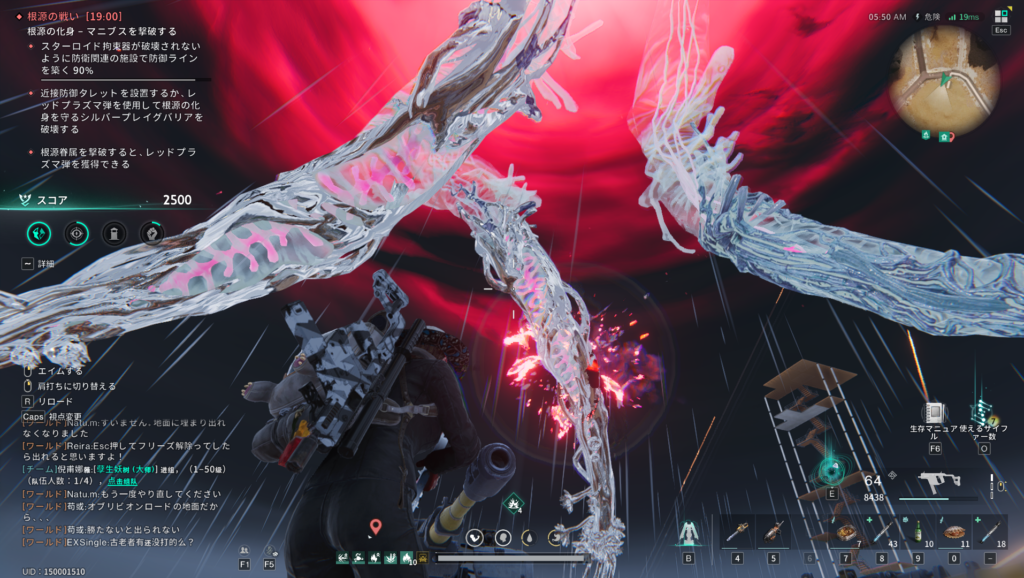Click the red map pin marker icon
Screen dimensions: 1024x578
(375, 526)
